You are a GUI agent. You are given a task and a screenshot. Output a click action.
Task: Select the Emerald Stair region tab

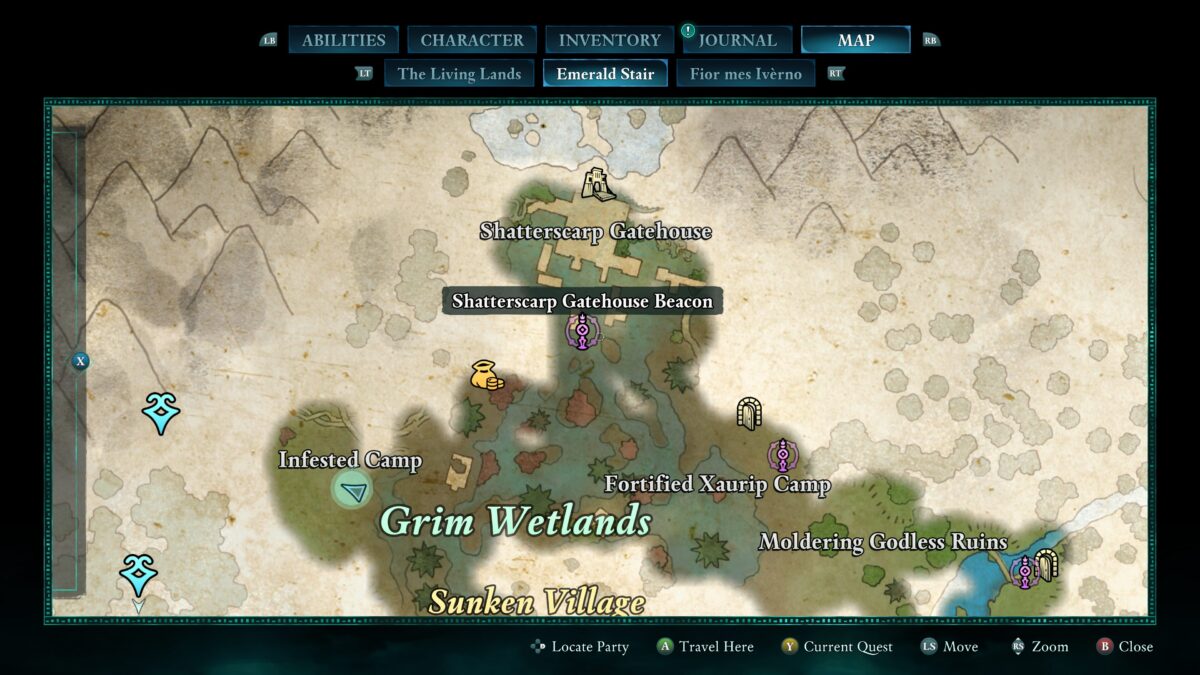click(605, 74)
